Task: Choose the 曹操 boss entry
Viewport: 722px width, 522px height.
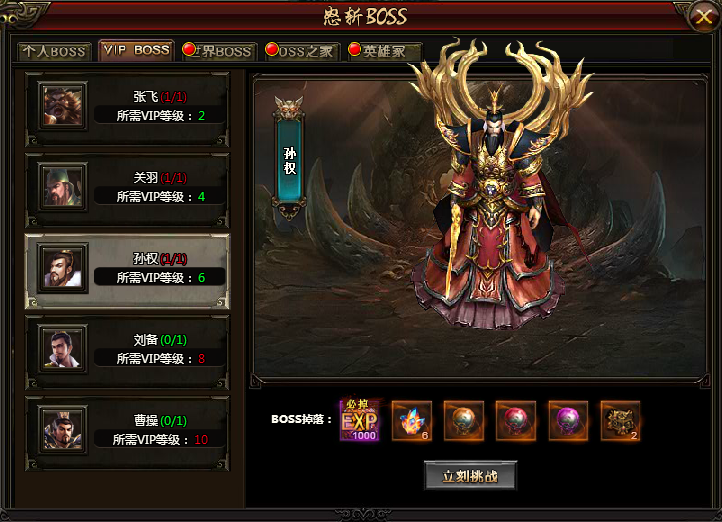Action: click(x=127, y=429)
